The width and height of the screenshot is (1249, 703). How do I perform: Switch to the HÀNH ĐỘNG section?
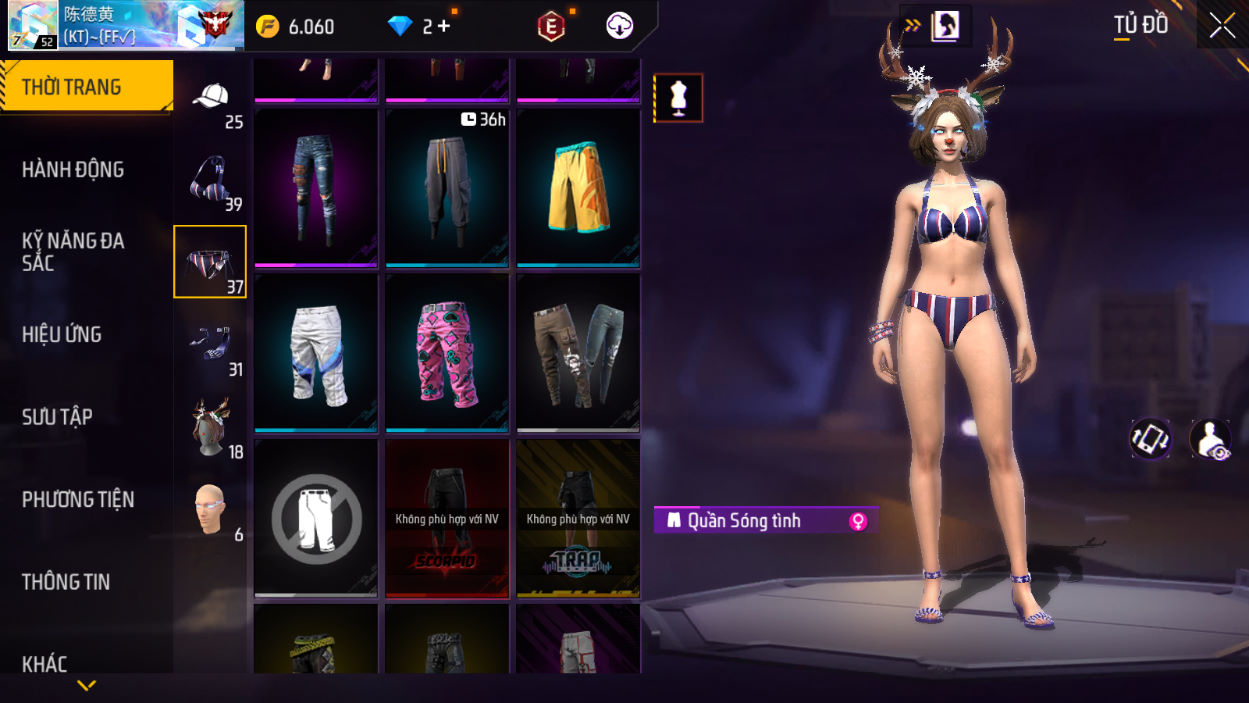pyautogui.click(x=74, y=170)
